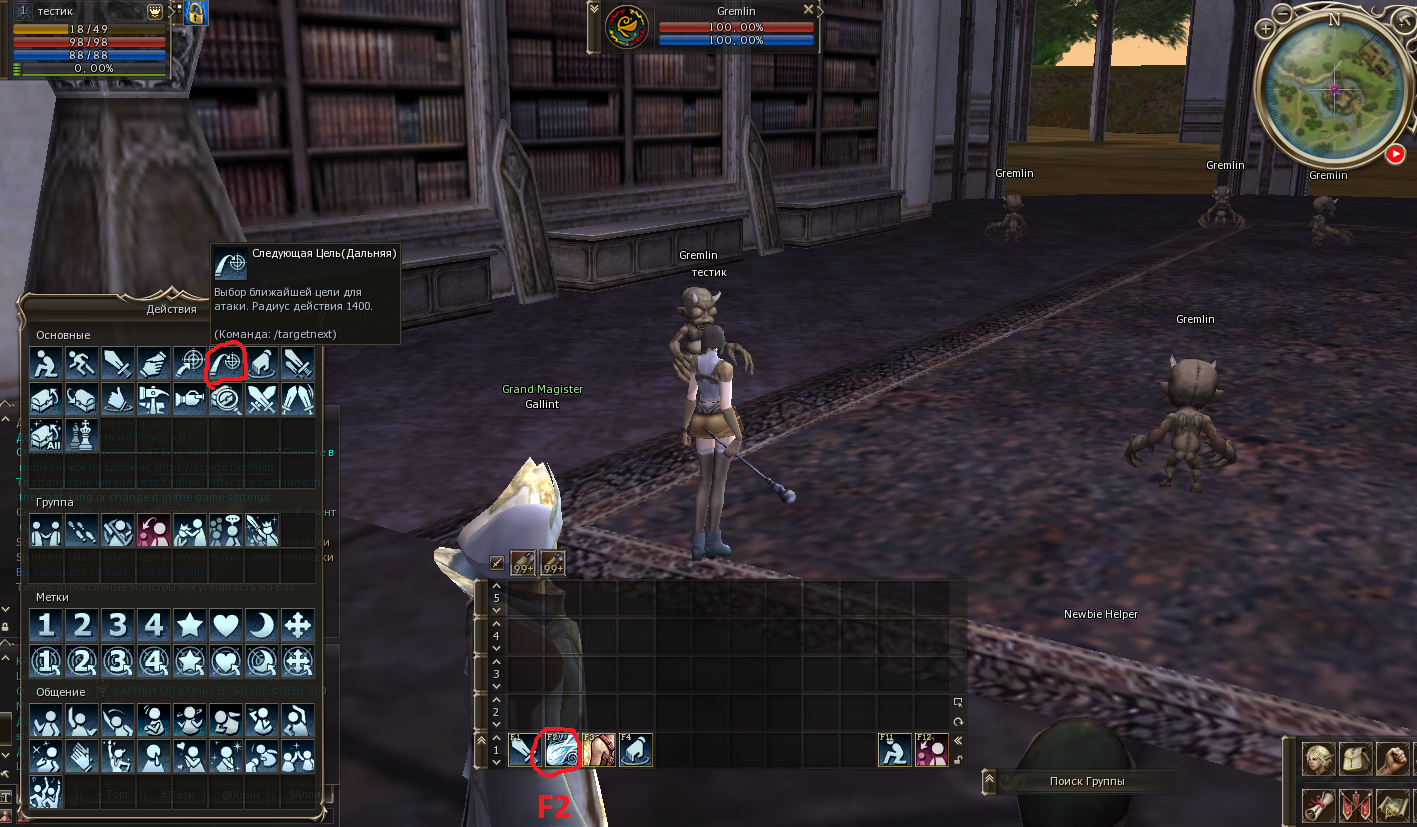Activate the F11 sit action slot

[895, 750]
